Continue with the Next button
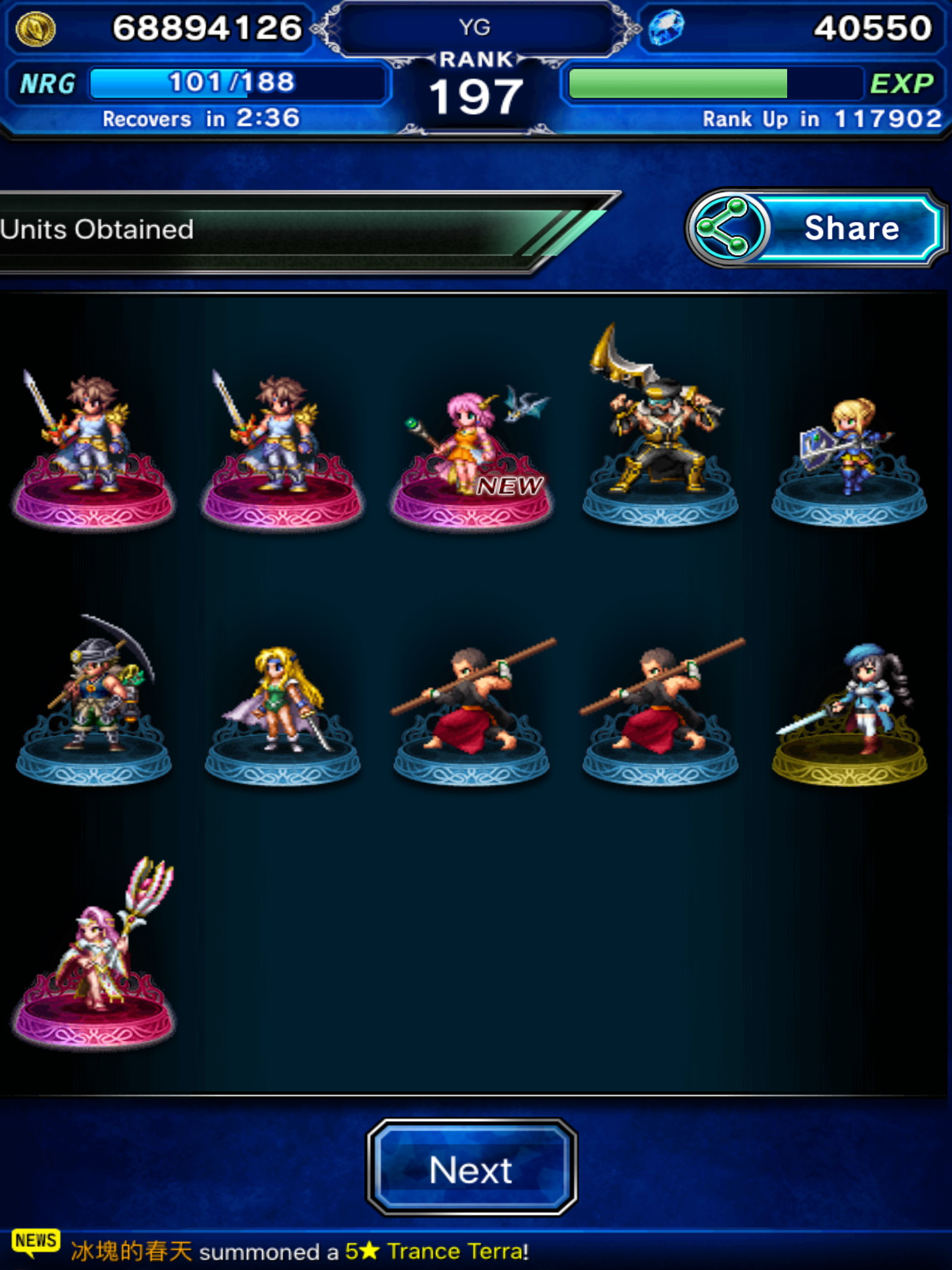 [x=472, y=1168]
